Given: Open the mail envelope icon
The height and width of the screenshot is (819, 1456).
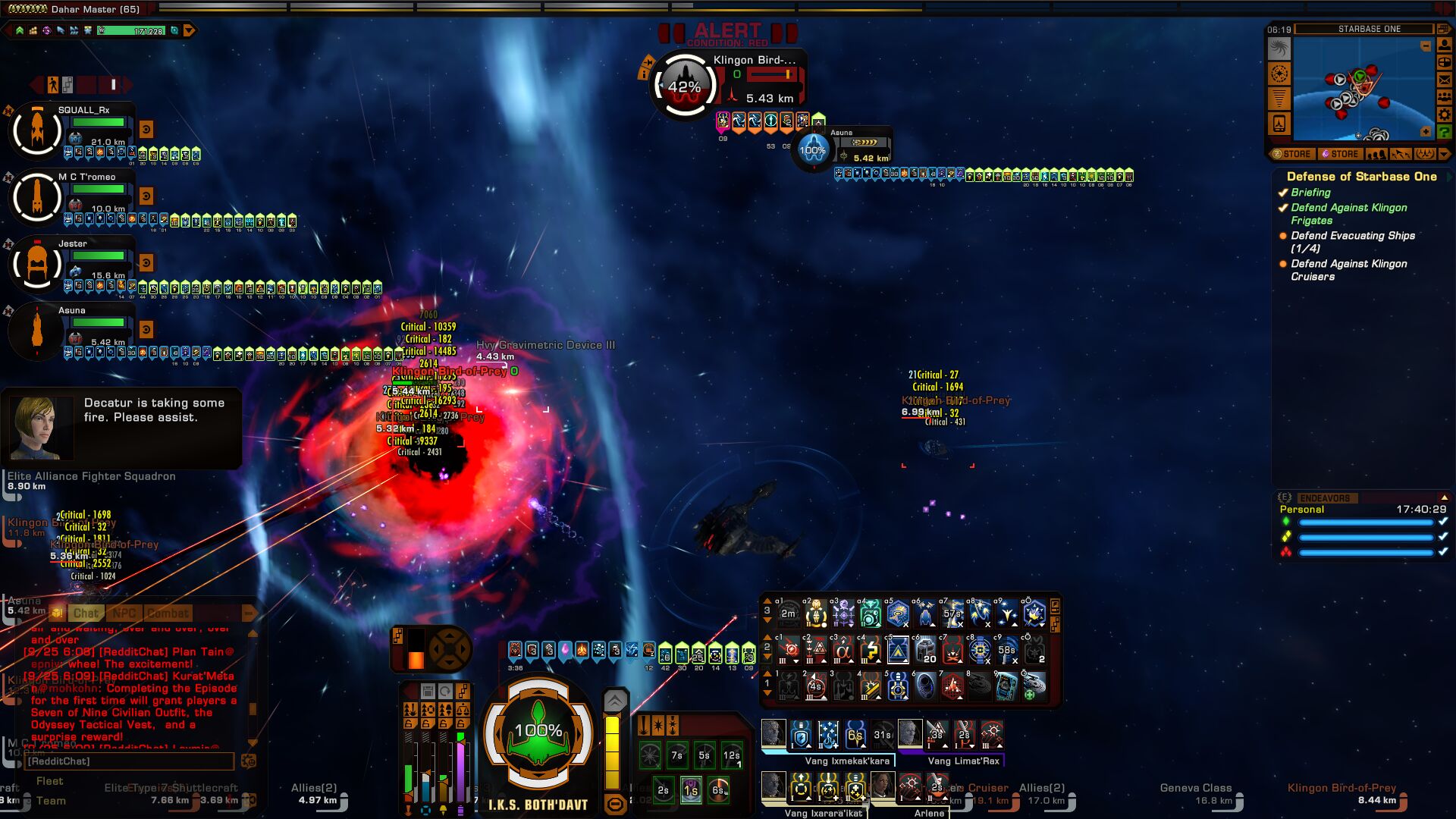Looking at the screenshot, I should [x=1445, y=80].
